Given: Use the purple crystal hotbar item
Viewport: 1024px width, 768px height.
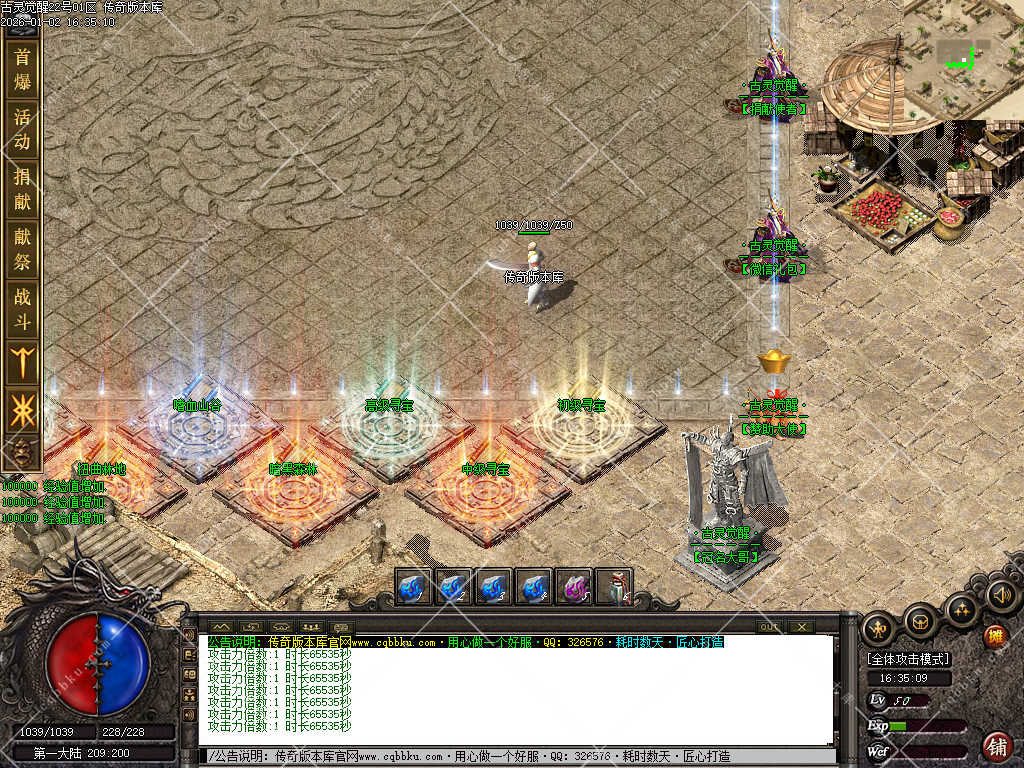Looking at the screenshot, I should pos(574,587).
